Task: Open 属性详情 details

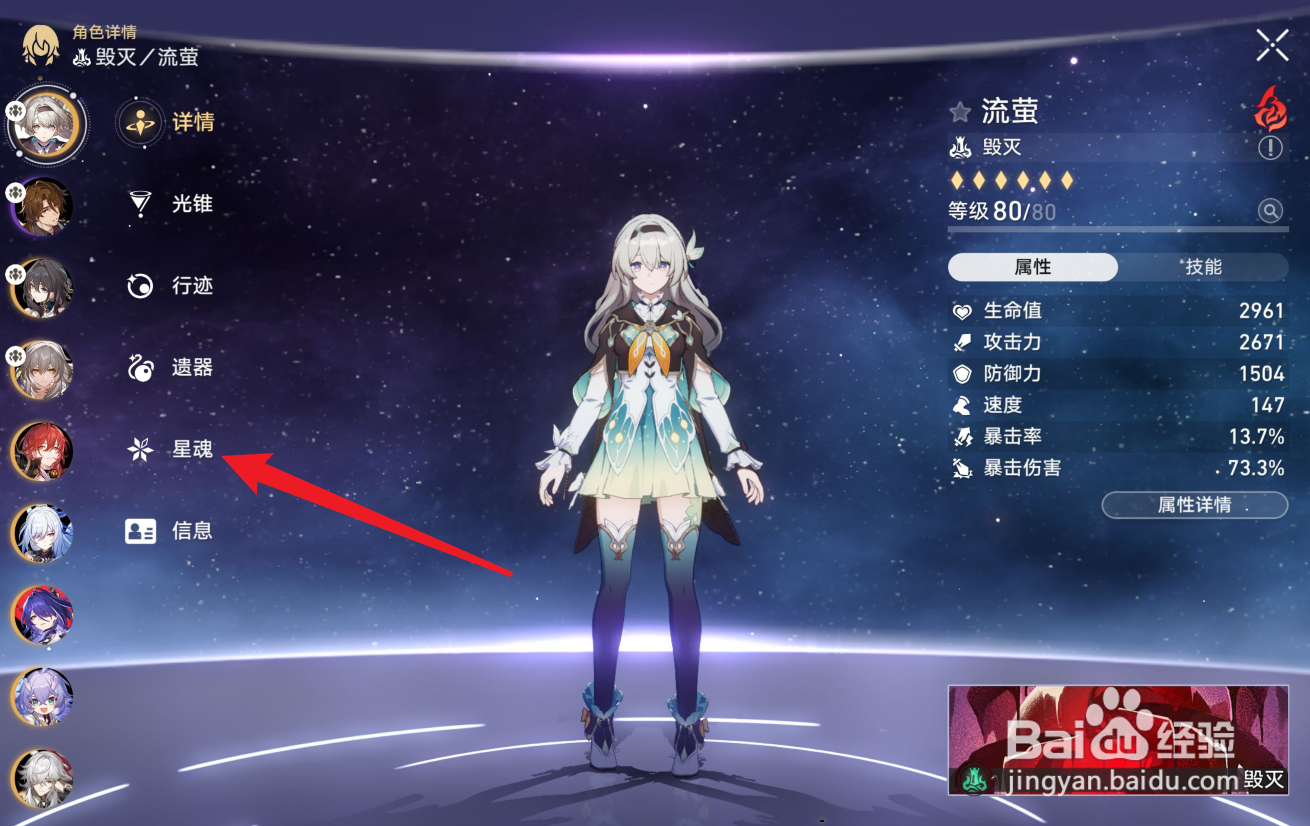Action: pyautogui.click(x=1194, y=505)
